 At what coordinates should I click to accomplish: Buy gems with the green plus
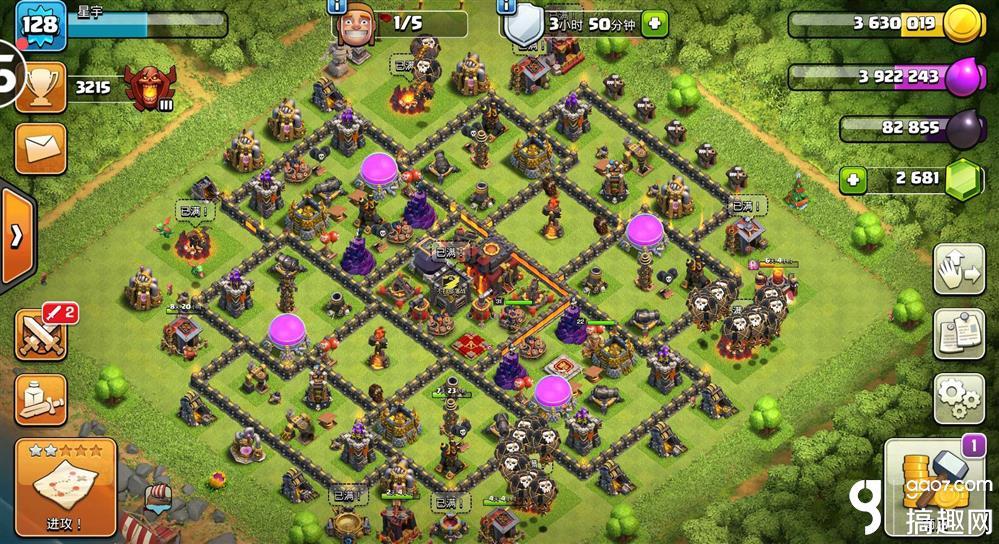(853, 180)
